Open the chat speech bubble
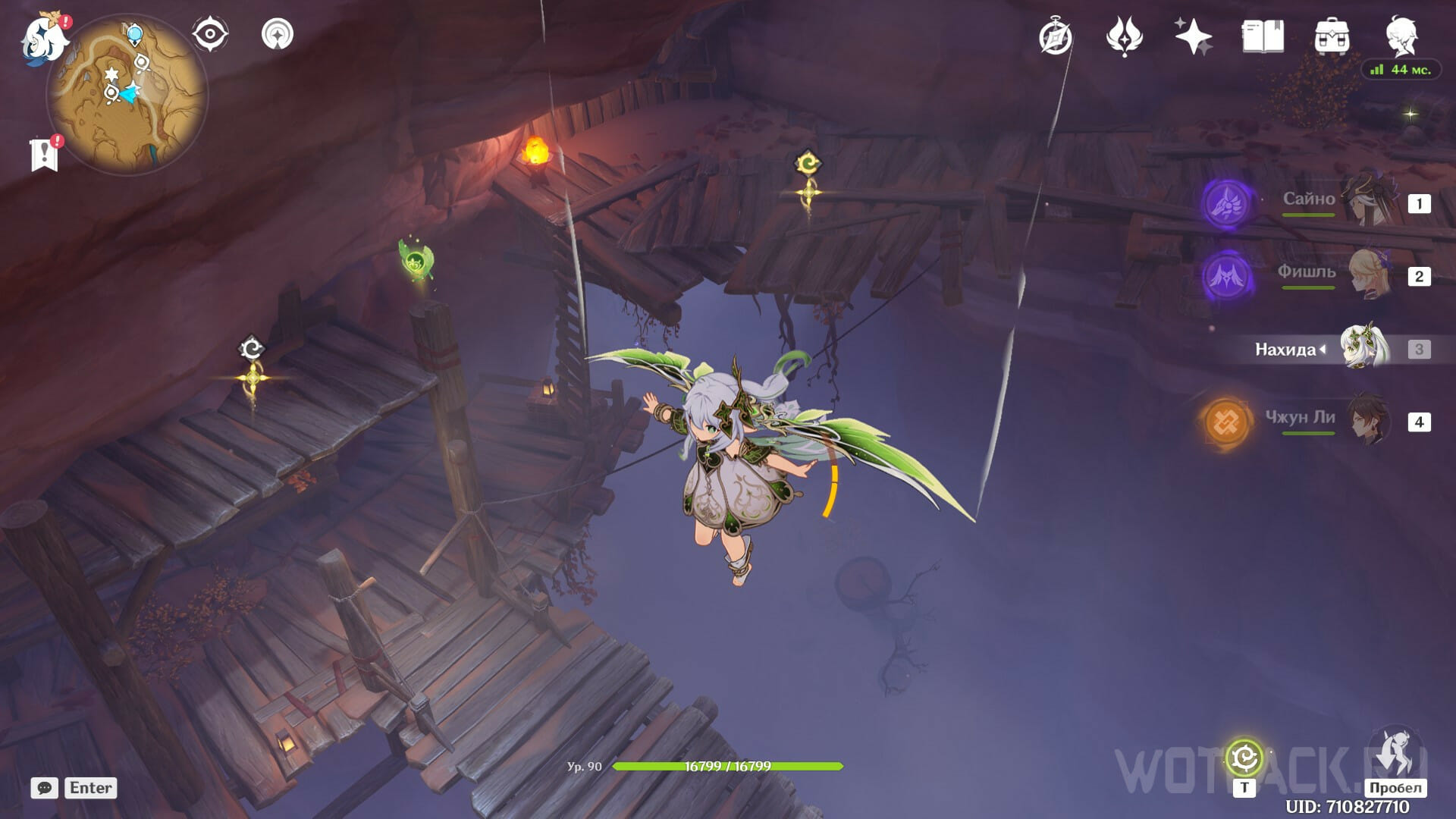The width and height of the screenshot is (1456, 819). (45, 788)
